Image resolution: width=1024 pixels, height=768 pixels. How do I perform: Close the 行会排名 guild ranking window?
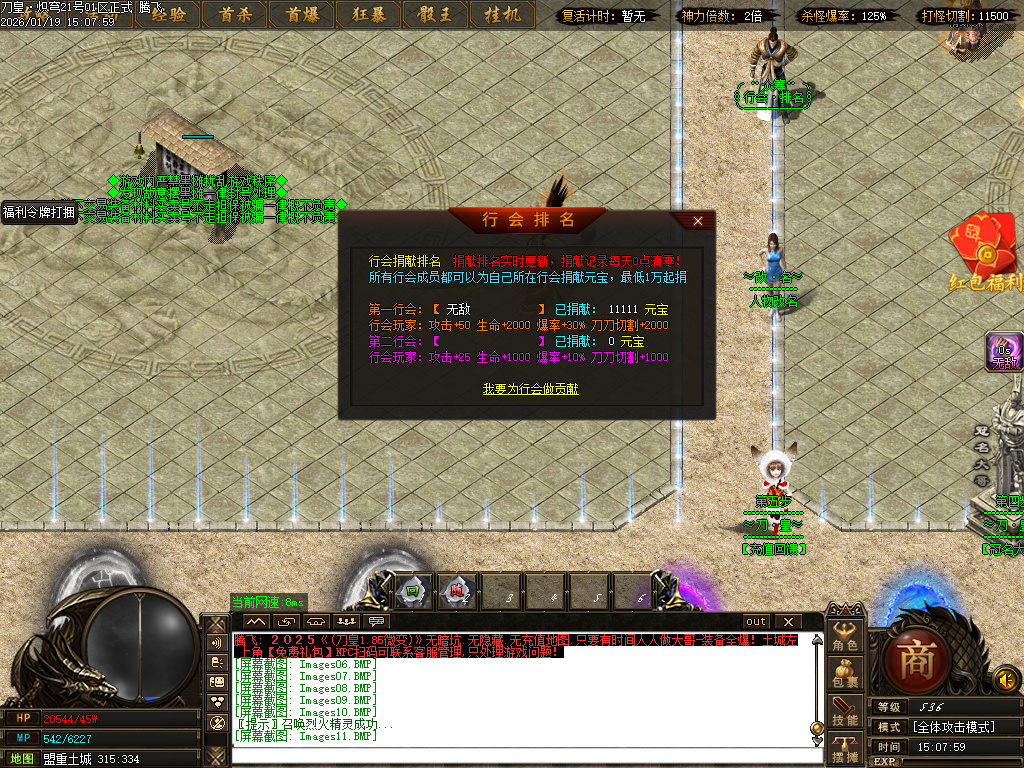[698, 220]
